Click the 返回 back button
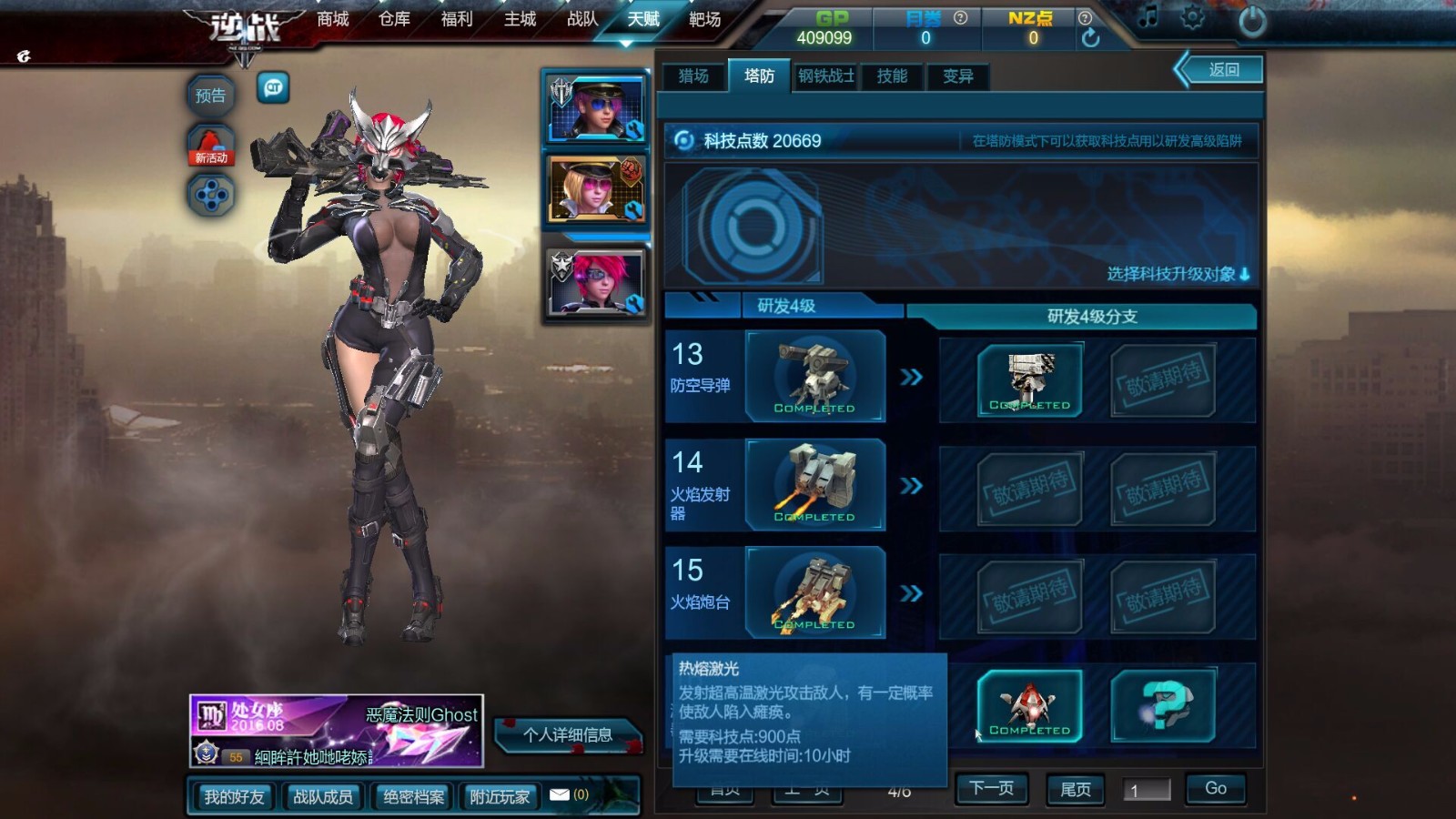This screenshot has width=1456, height=819. point(1223,70)
